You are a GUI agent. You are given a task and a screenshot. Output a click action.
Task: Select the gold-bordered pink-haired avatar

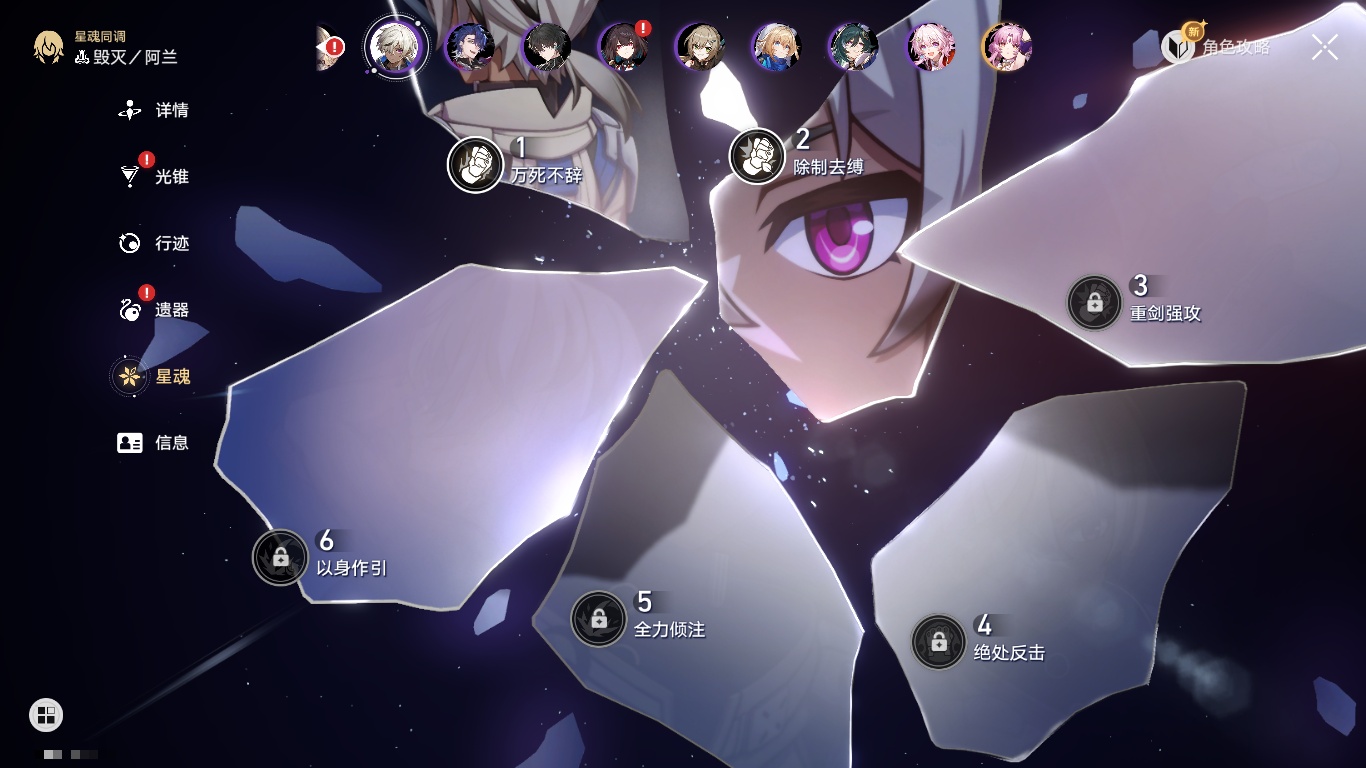1006,47
